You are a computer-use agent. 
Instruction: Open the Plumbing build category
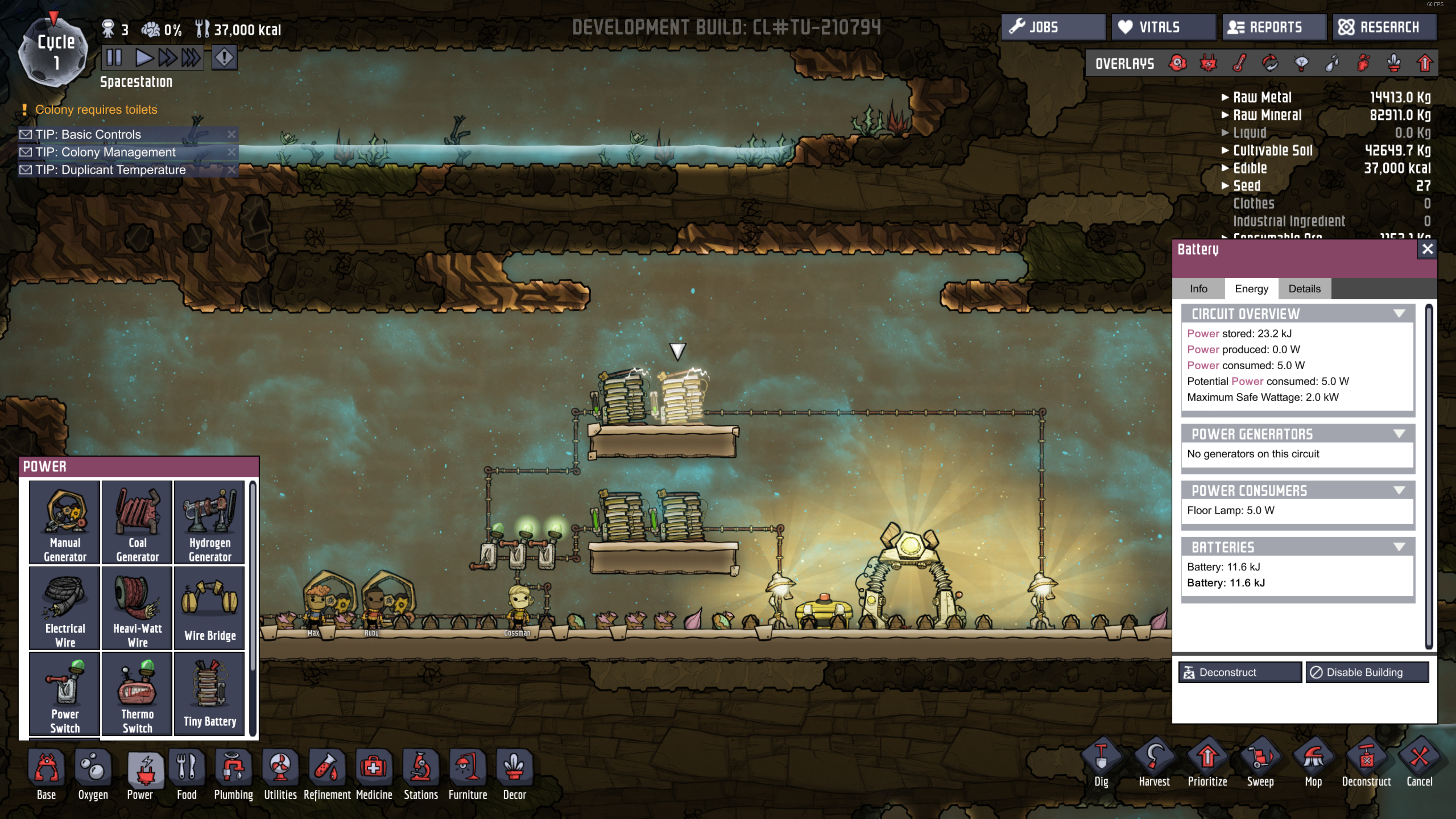click(x=234, y=774)
